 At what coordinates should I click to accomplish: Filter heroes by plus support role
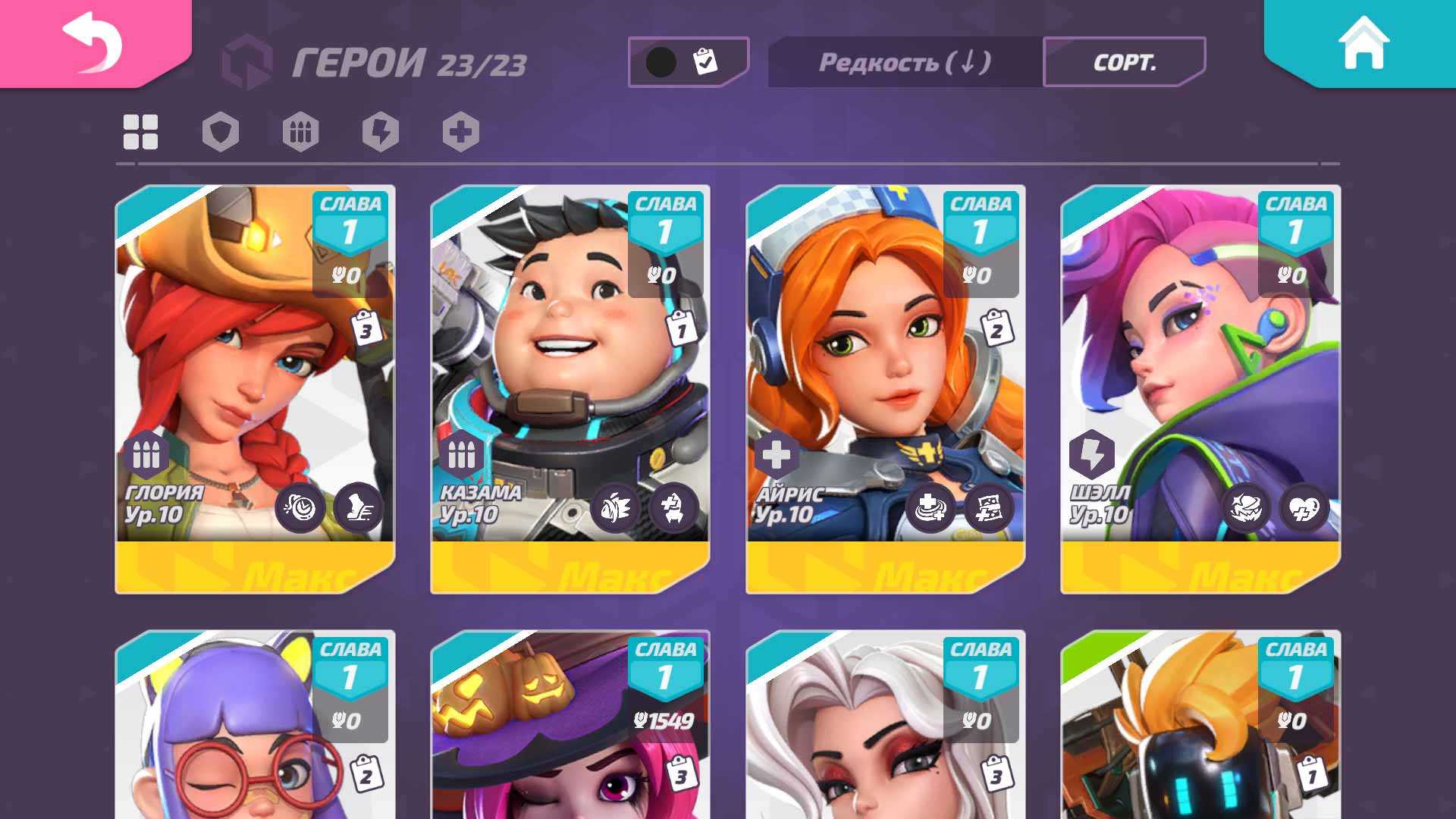click(461, 132)
